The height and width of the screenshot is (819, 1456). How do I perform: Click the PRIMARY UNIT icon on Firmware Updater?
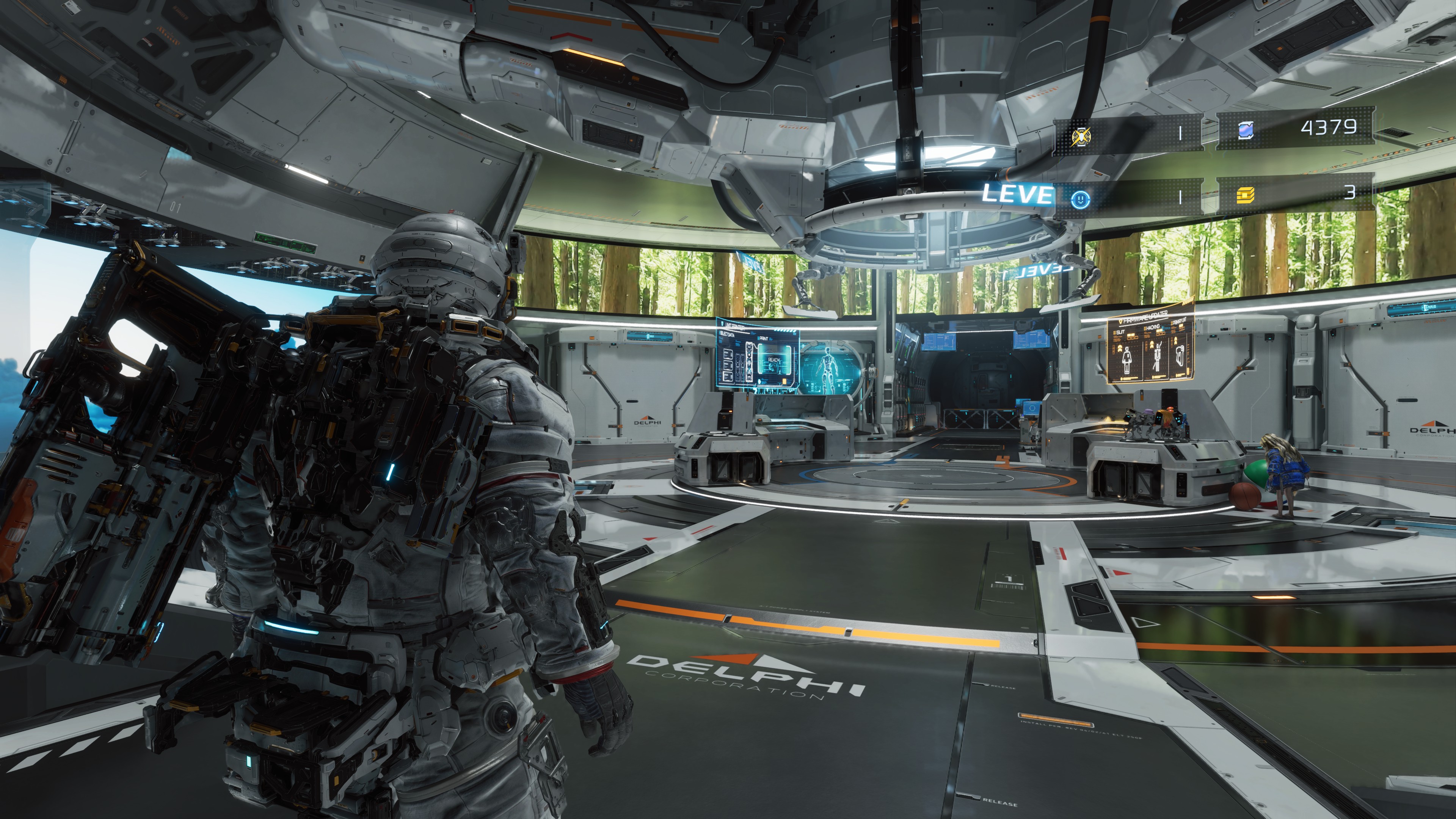1181,357
